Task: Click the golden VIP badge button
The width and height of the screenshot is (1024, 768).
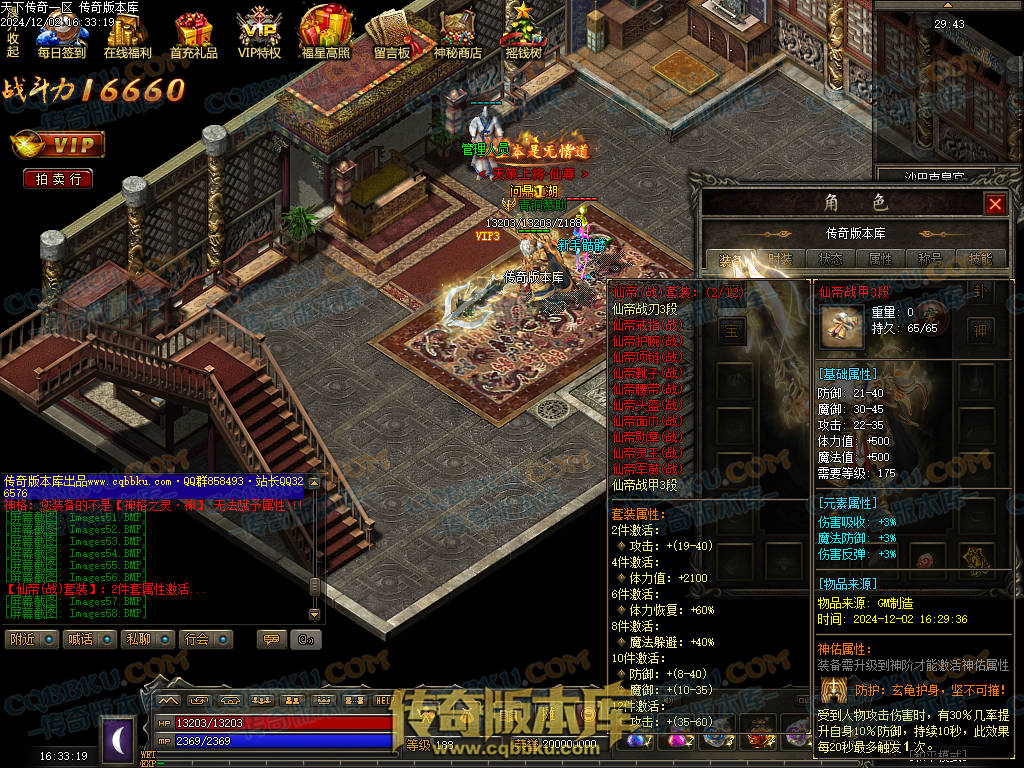Action: (57, 146)
